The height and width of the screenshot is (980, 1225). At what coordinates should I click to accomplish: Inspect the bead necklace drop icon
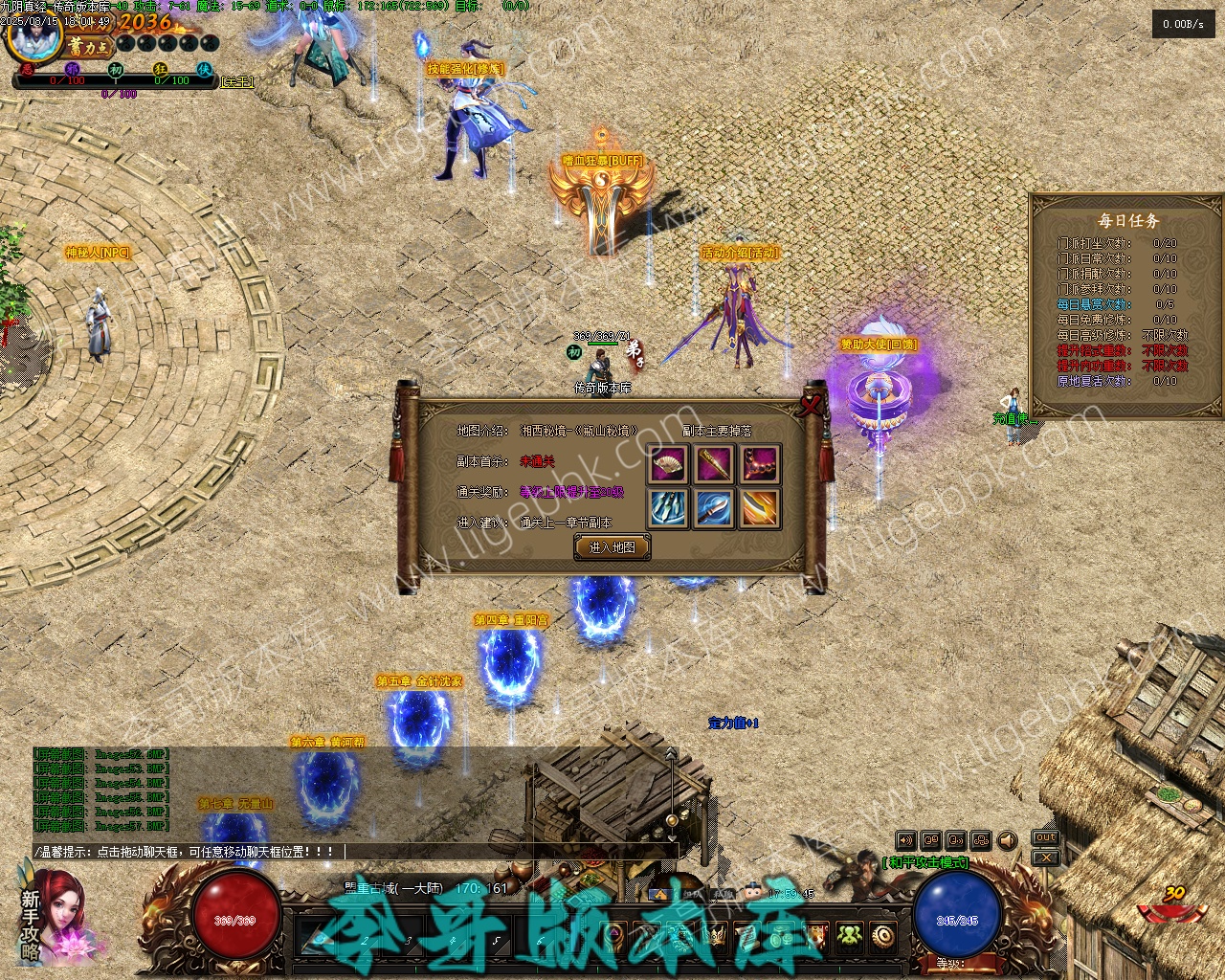(761, 464)
